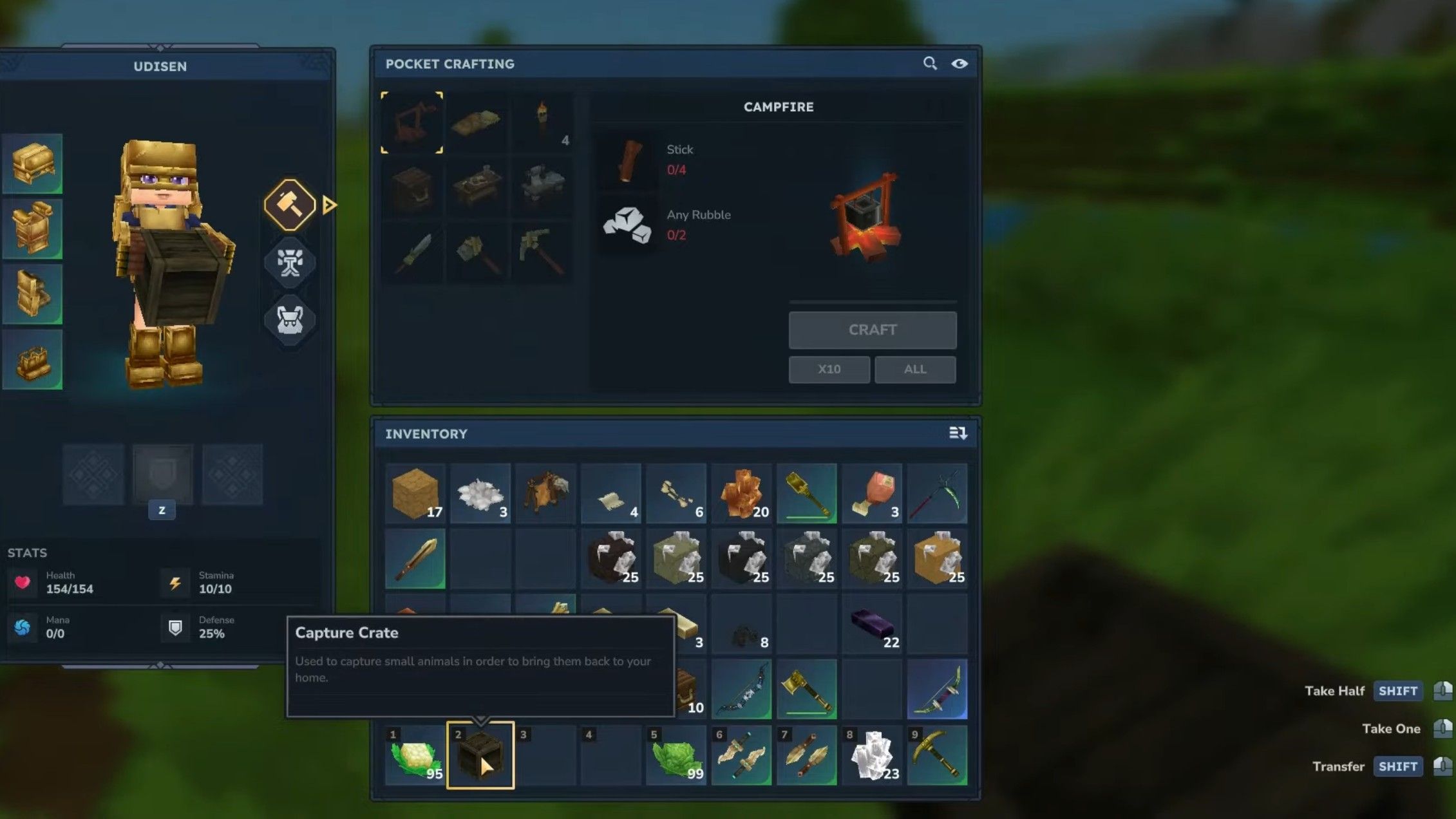The image size is (1456, 819).
Task: Pick the green lettuce stack of 99
Action: (676, 755)
